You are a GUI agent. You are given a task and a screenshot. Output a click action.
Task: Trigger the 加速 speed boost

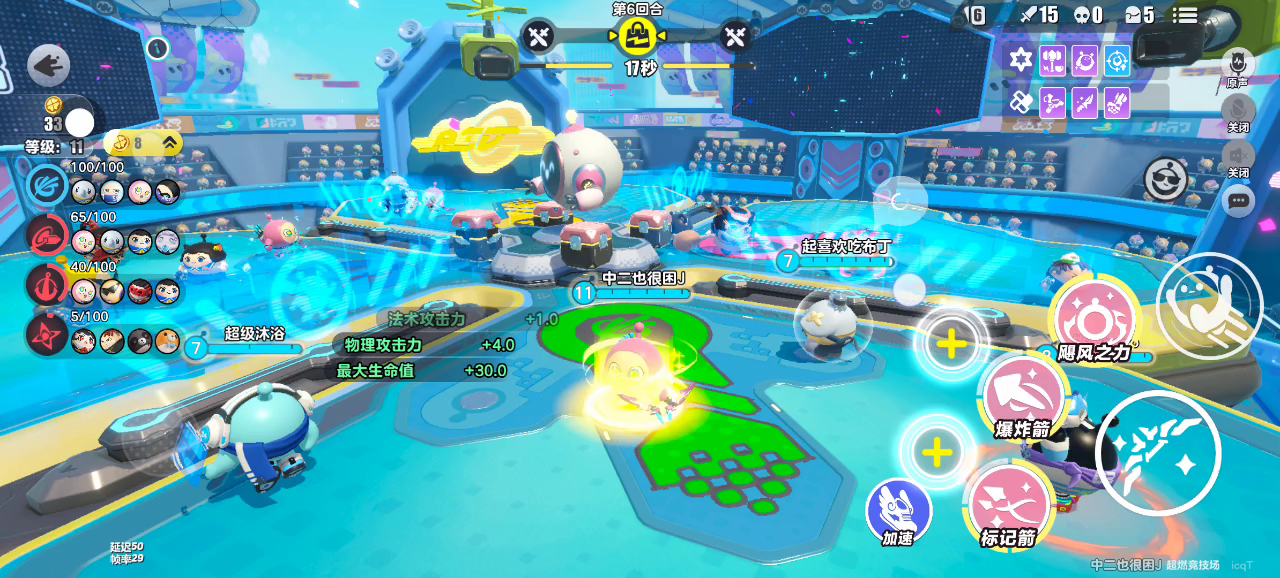click(898, 511)
